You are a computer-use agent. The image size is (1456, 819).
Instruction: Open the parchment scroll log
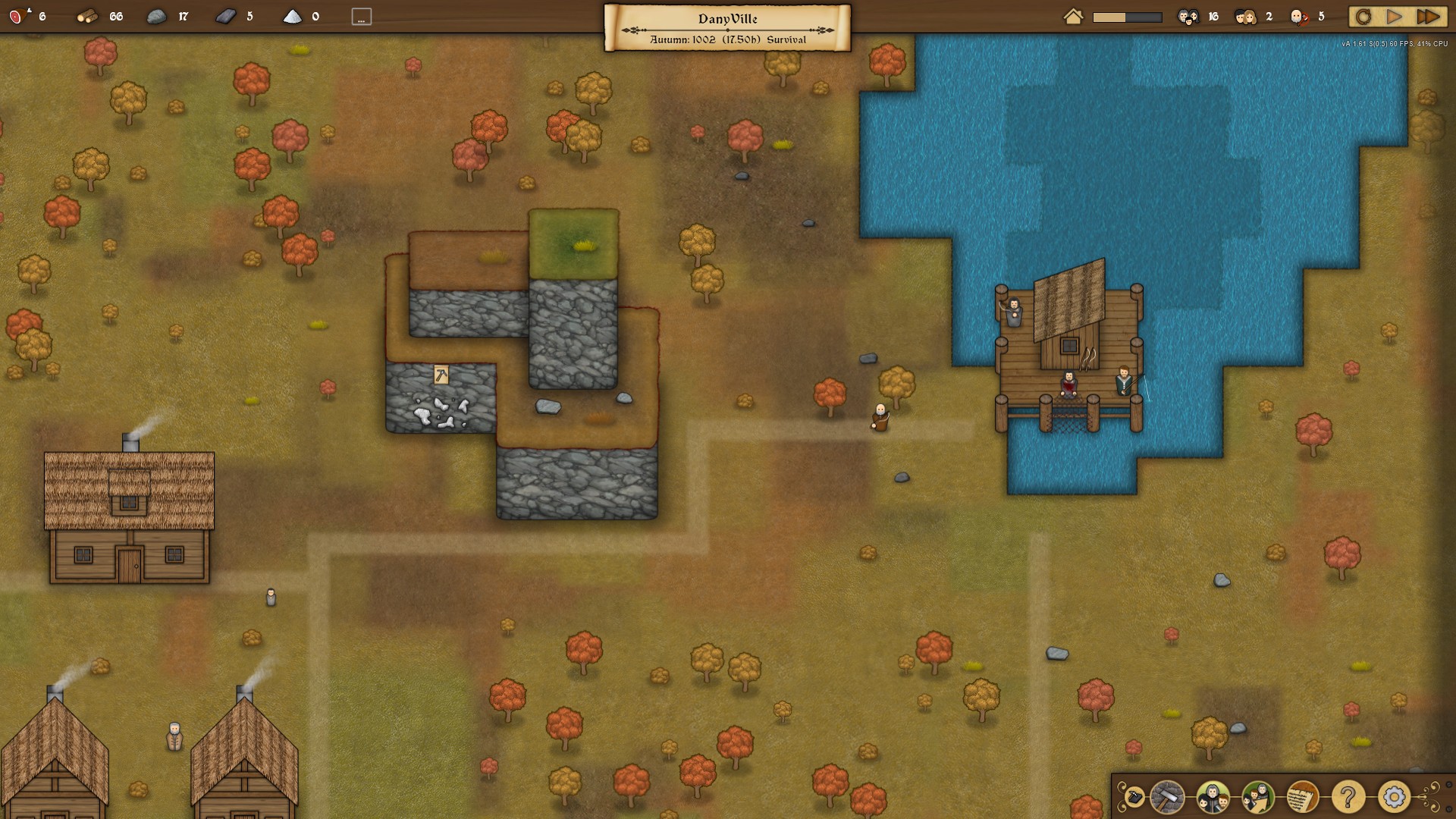[1303, 797]
